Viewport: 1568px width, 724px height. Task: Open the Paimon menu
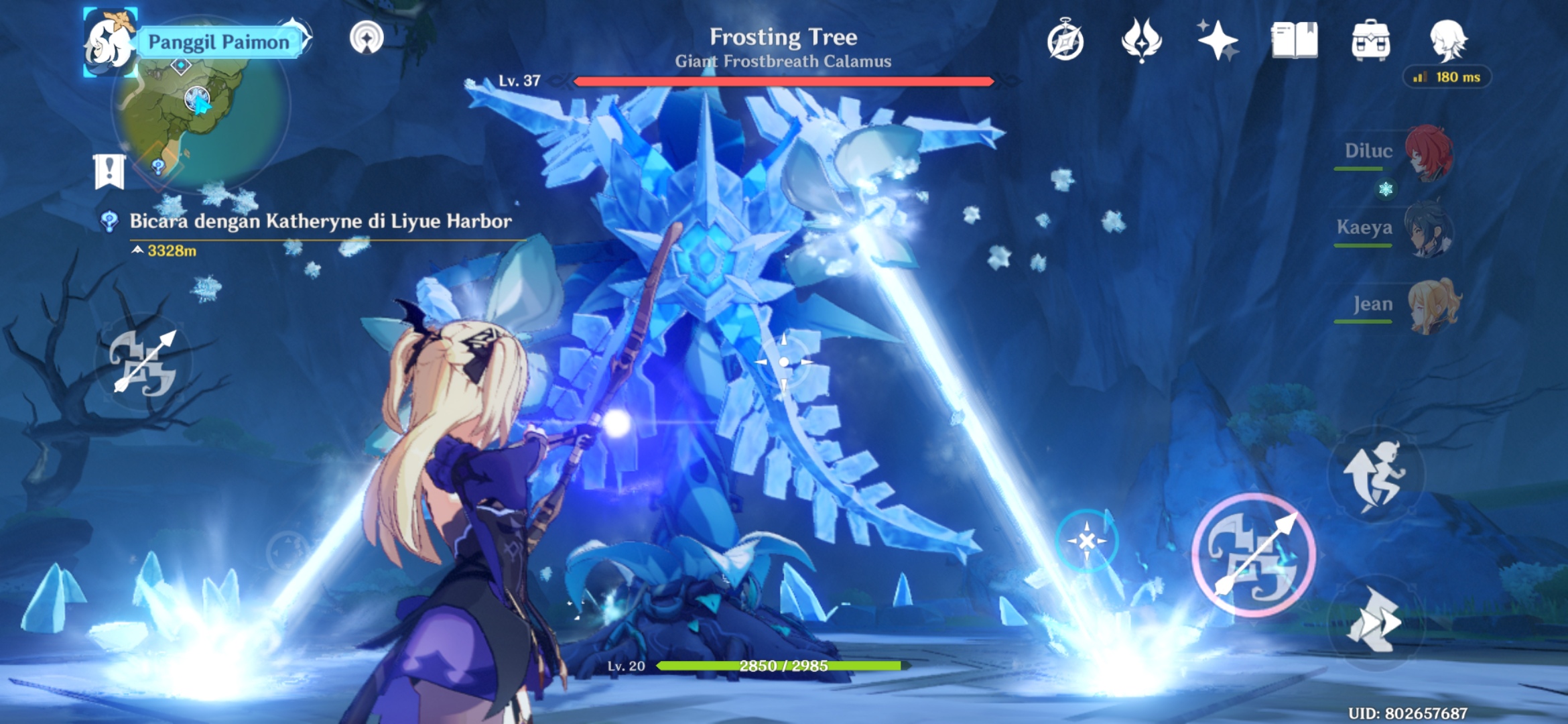coord(109,42)
